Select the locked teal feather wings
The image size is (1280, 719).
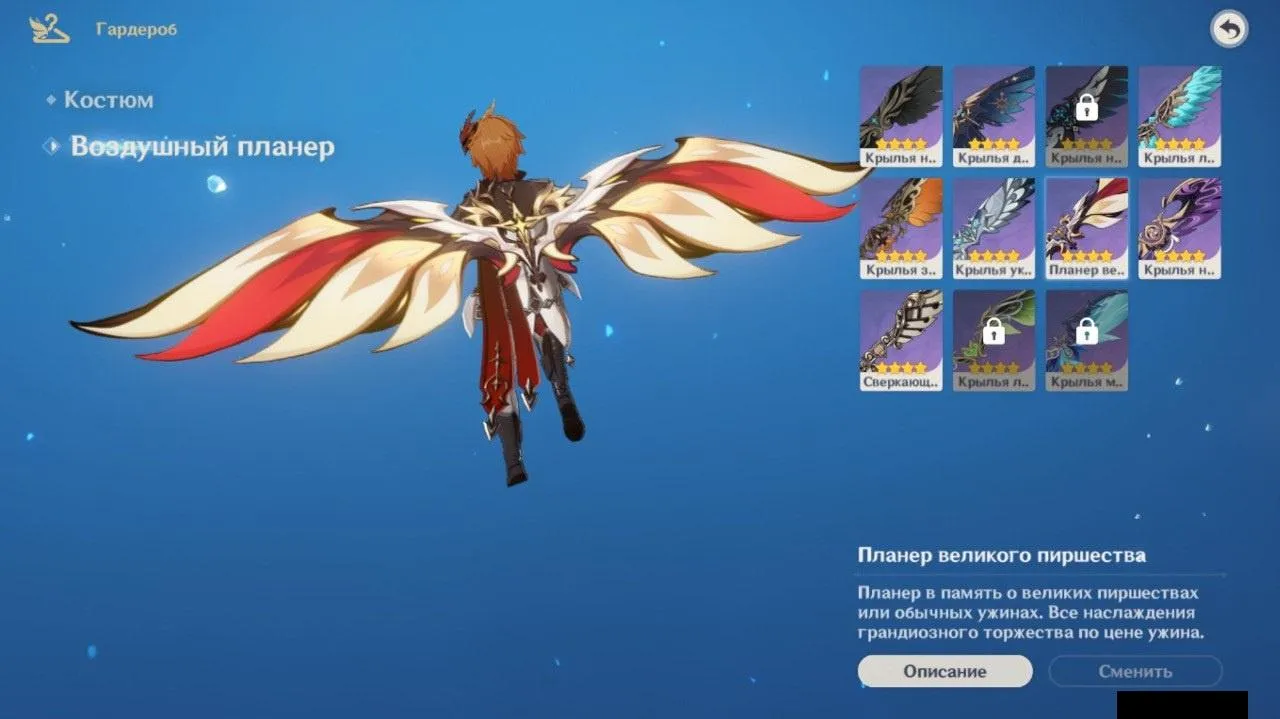tap(1087, 340)
